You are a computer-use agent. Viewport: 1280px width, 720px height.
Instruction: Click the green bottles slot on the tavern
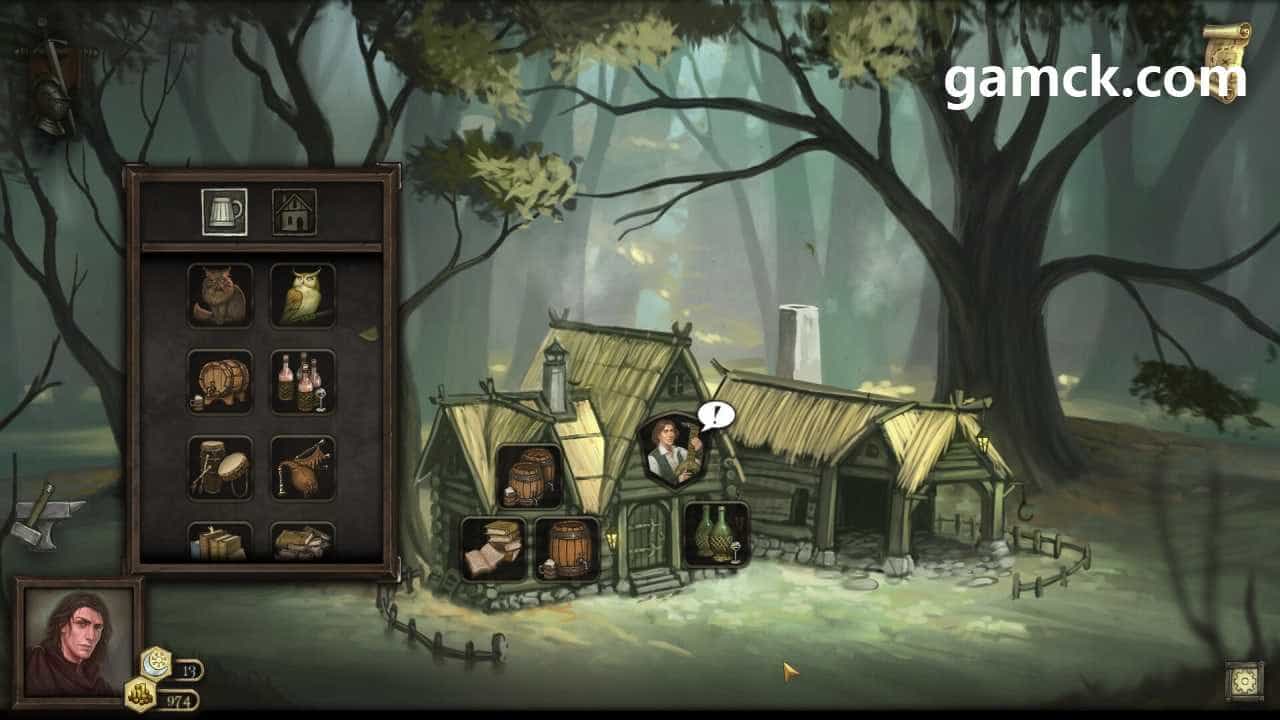(x=716, y=533)
